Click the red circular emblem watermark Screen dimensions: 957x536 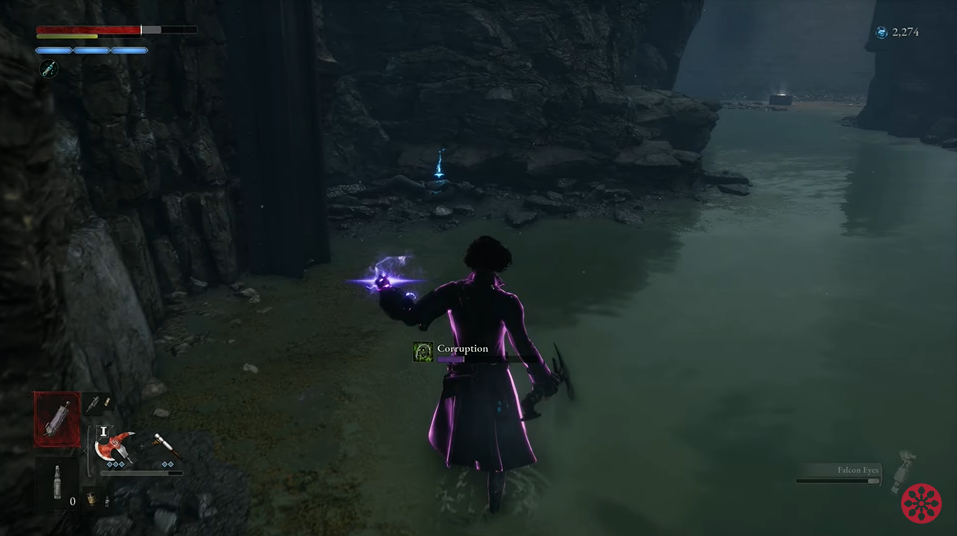coord(921,504)
